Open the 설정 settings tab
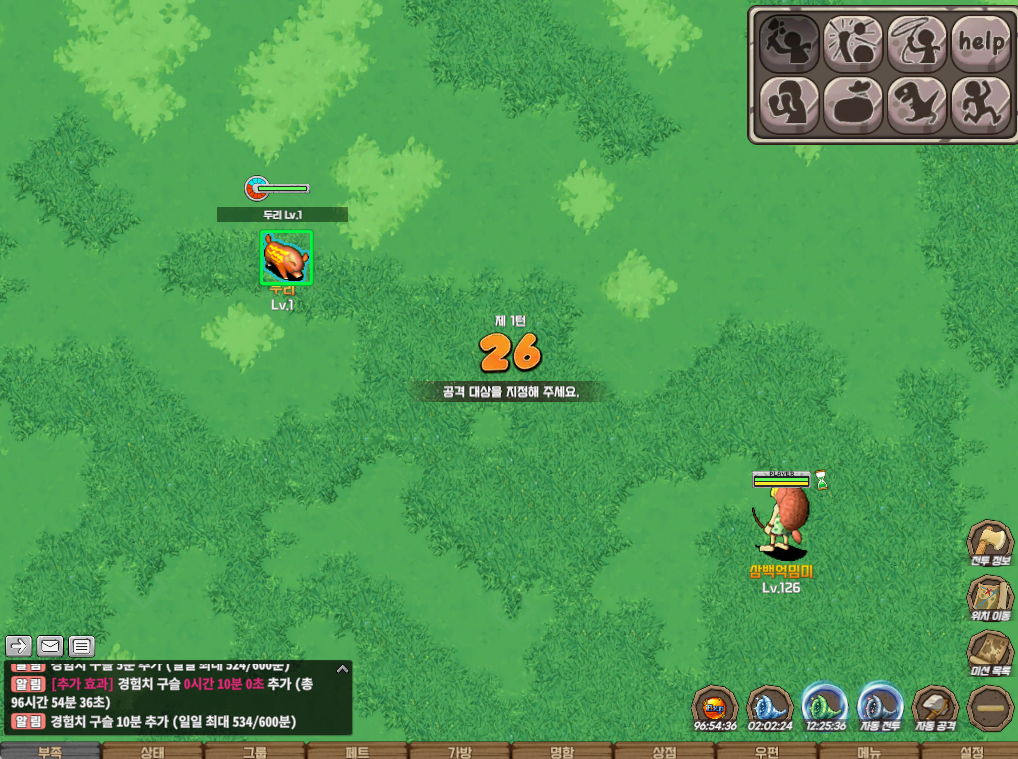The height and width of the screenshot is (759, 1018). tap(970, 751)
